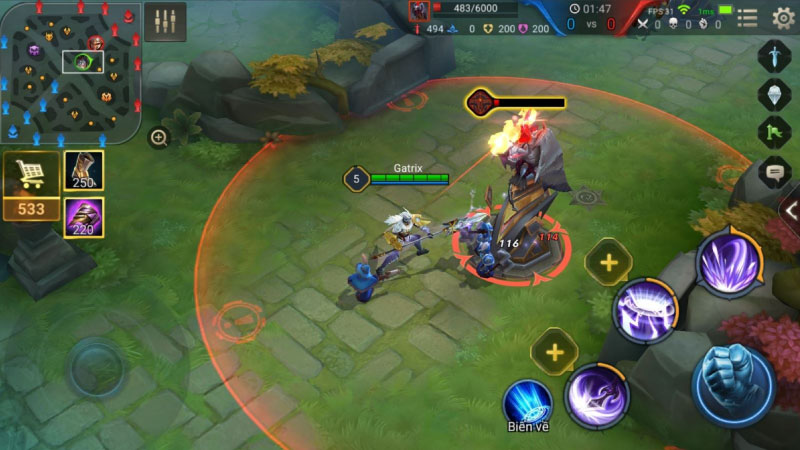Image resolution: width=800 pixels, height=450 pixels.
Task: Open the quick chat speech bubble
Action: (775, 172)
